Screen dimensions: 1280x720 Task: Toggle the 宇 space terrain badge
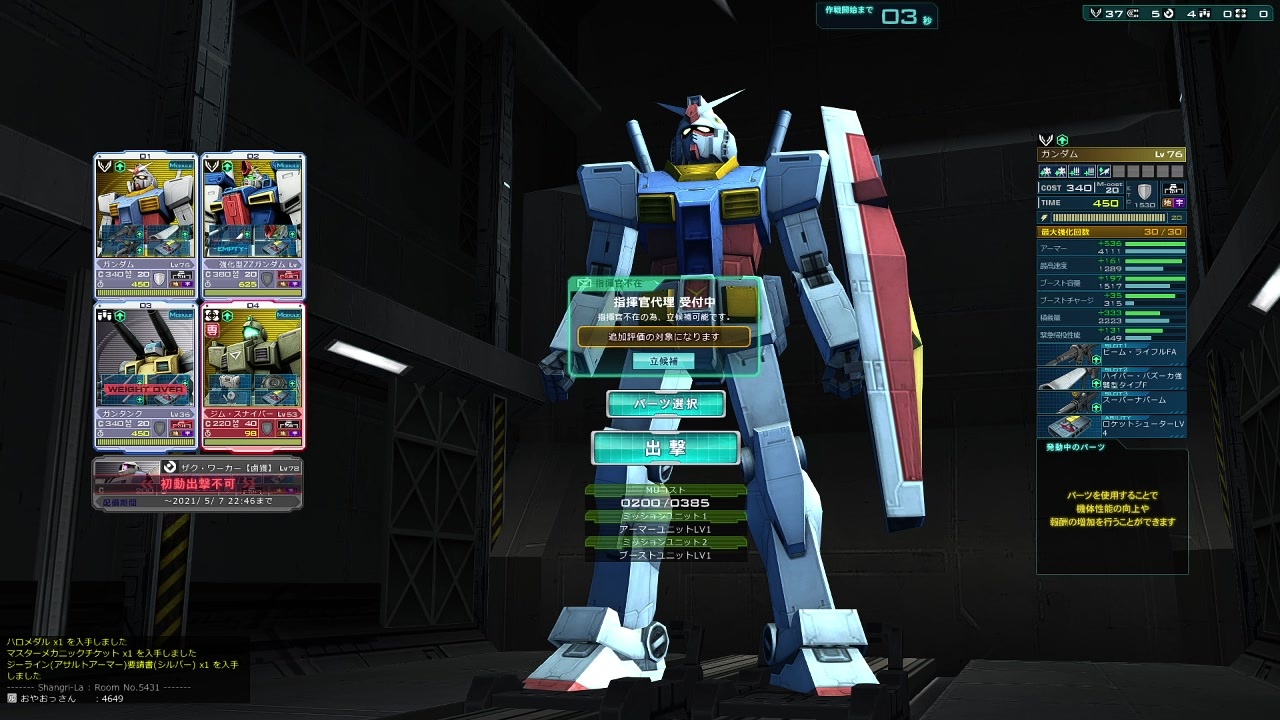[x=1178, y=203]
